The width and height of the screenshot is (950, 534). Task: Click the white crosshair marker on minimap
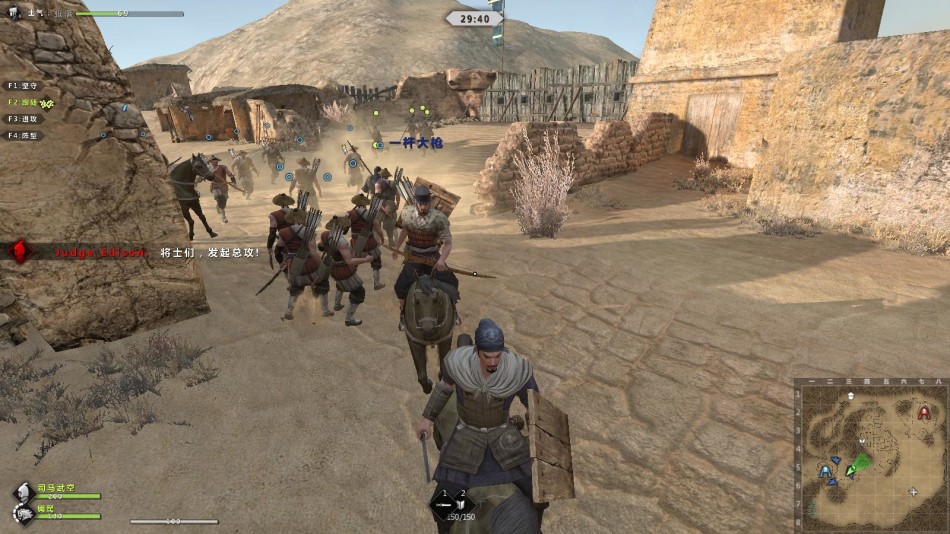(x=915, y=492)
